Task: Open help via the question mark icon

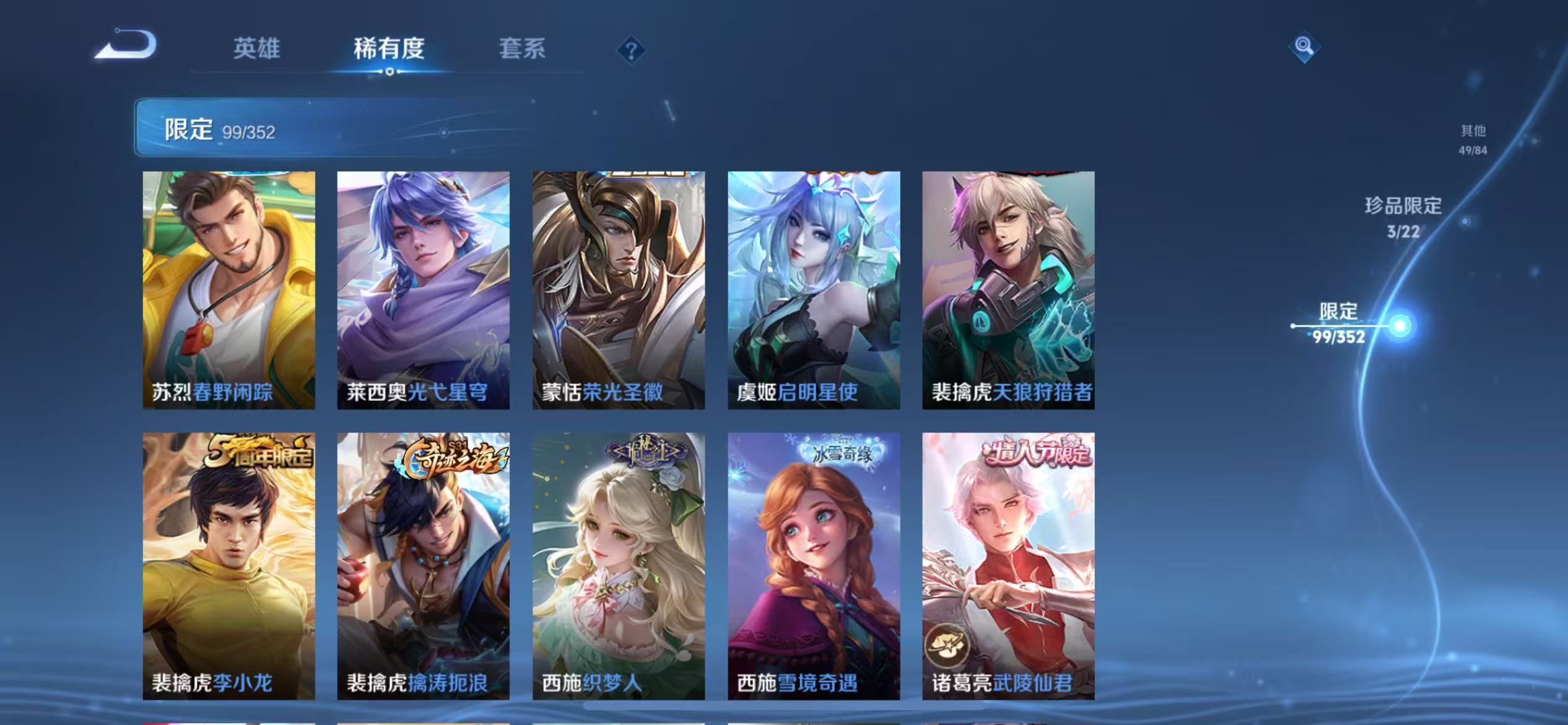Action: (x=630, y=52)
